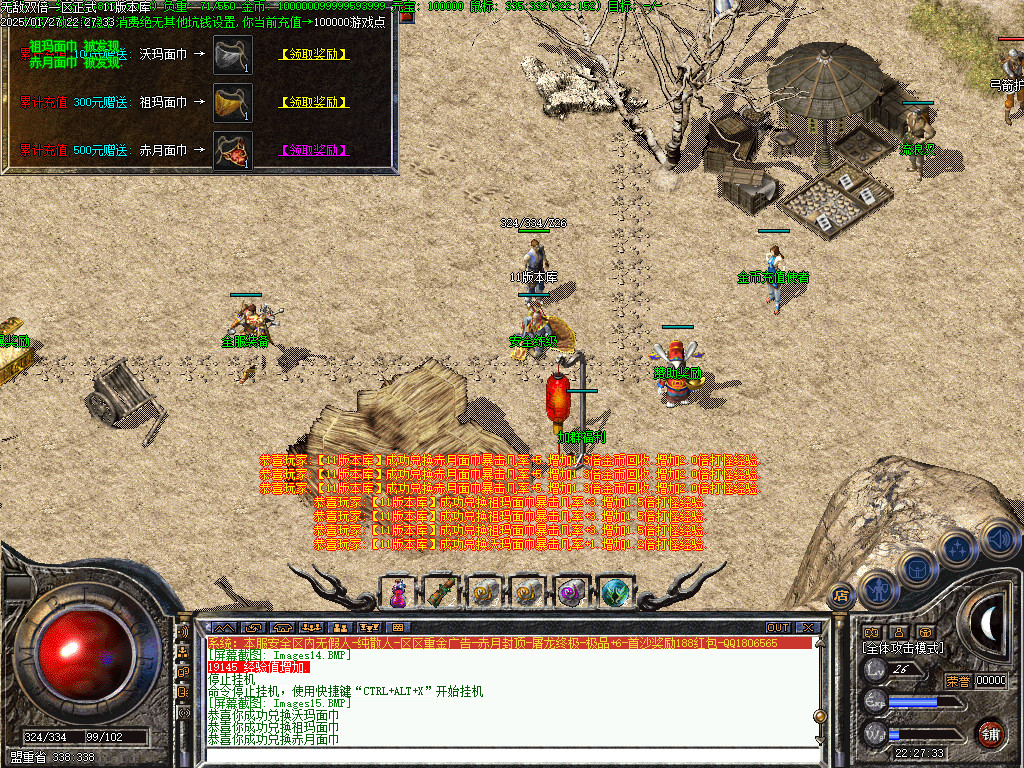Click the OUT button above the chat
The height and width of the screenshot is (768, 1024).
778,627
